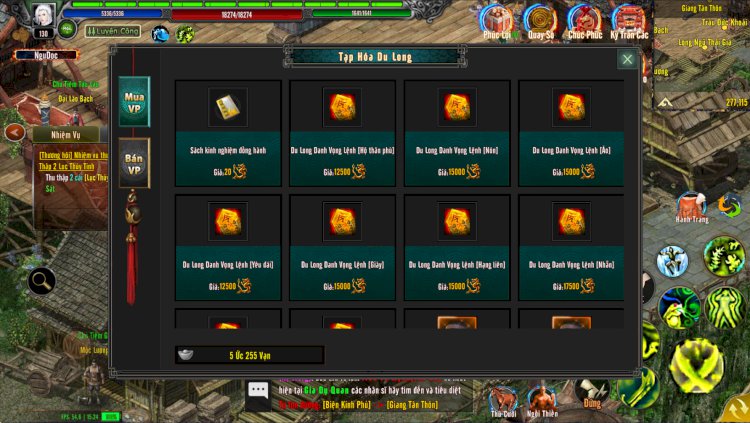Viewport: 750px width, 423px height.
Task: Choose Du Long Danh Vọng Lệnh [Hộ thân phù]
Action: [x=342, y=132]
